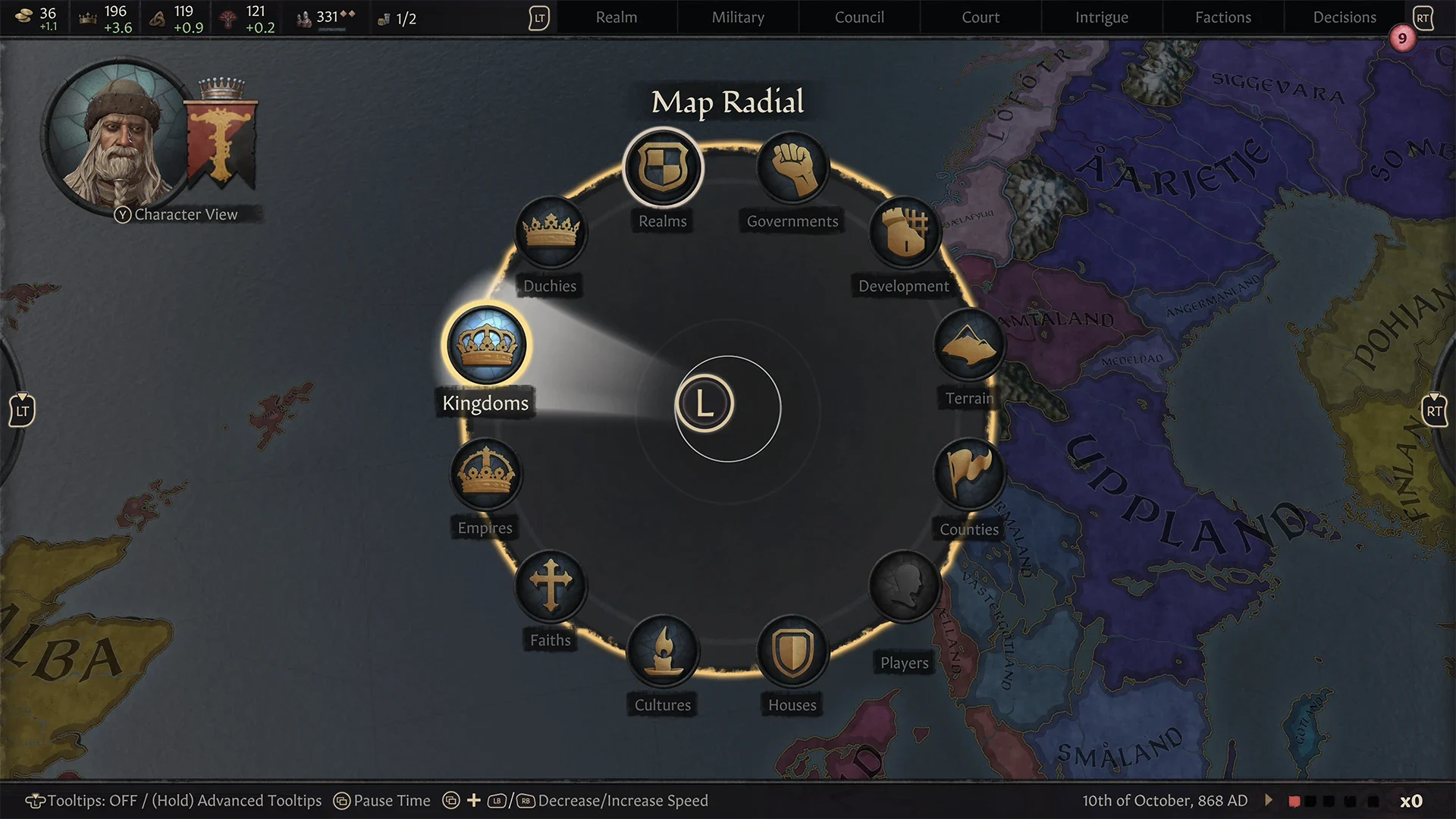Open the Realms map mode
1456x819 pixels.
663,168
